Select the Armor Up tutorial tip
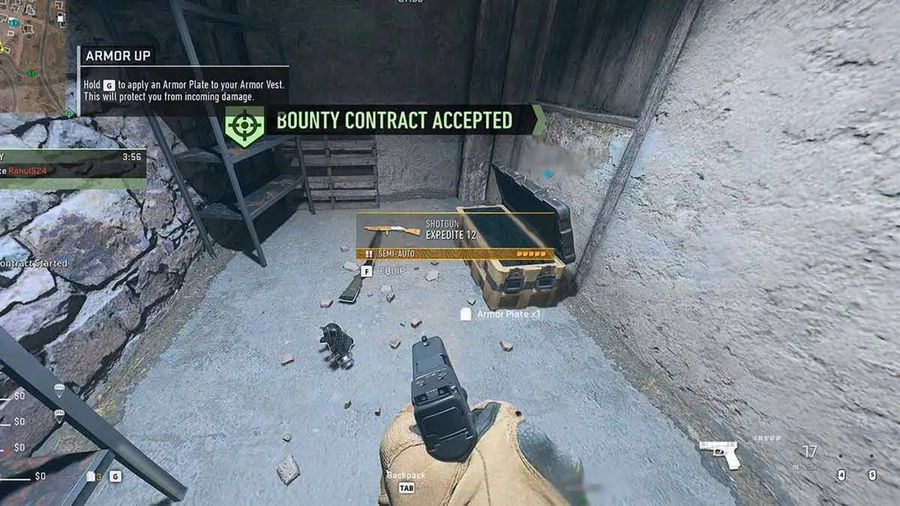Screen dimensions: 900x506 (183, 79)
